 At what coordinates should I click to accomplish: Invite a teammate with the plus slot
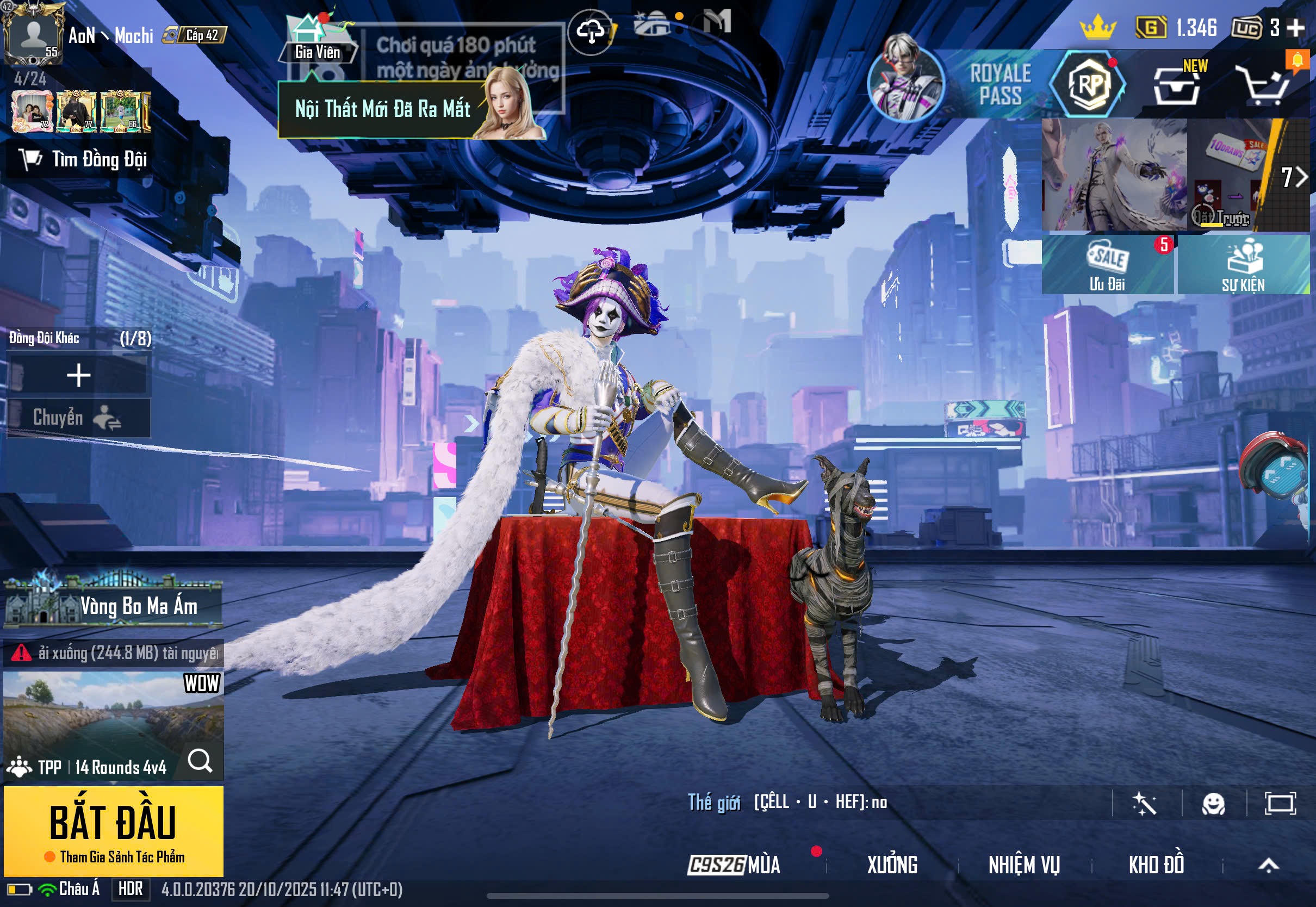[x=78, y=375]
